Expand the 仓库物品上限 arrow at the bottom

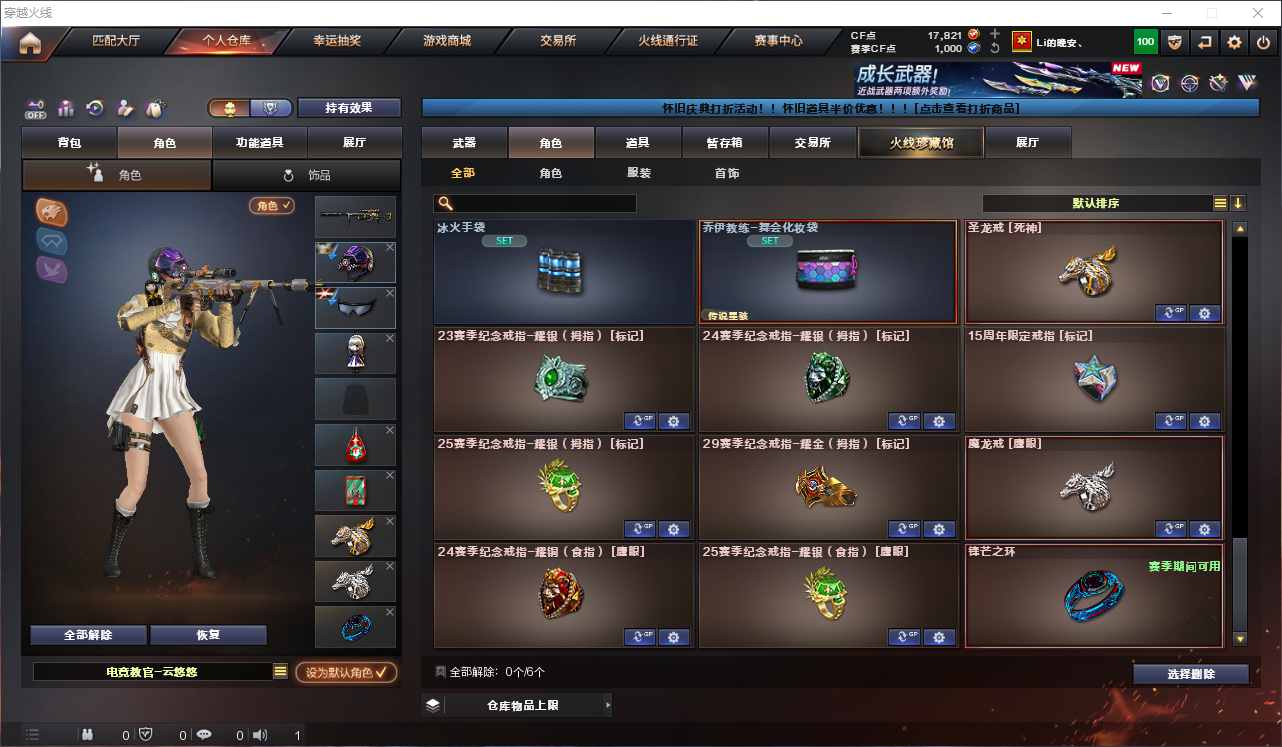click(x=607, y=704)
